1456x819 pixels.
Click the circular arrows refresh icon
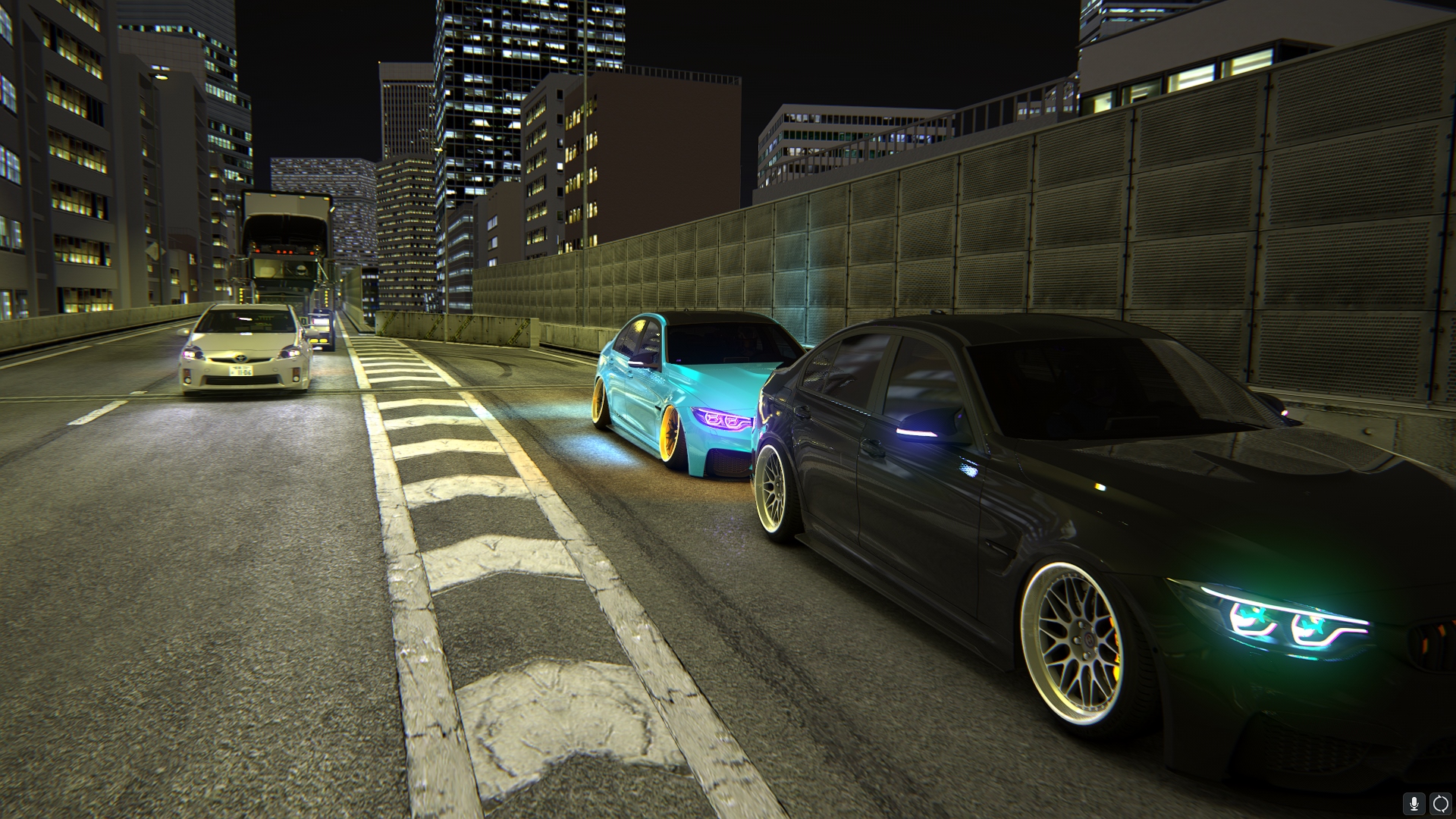(1440, 804)
